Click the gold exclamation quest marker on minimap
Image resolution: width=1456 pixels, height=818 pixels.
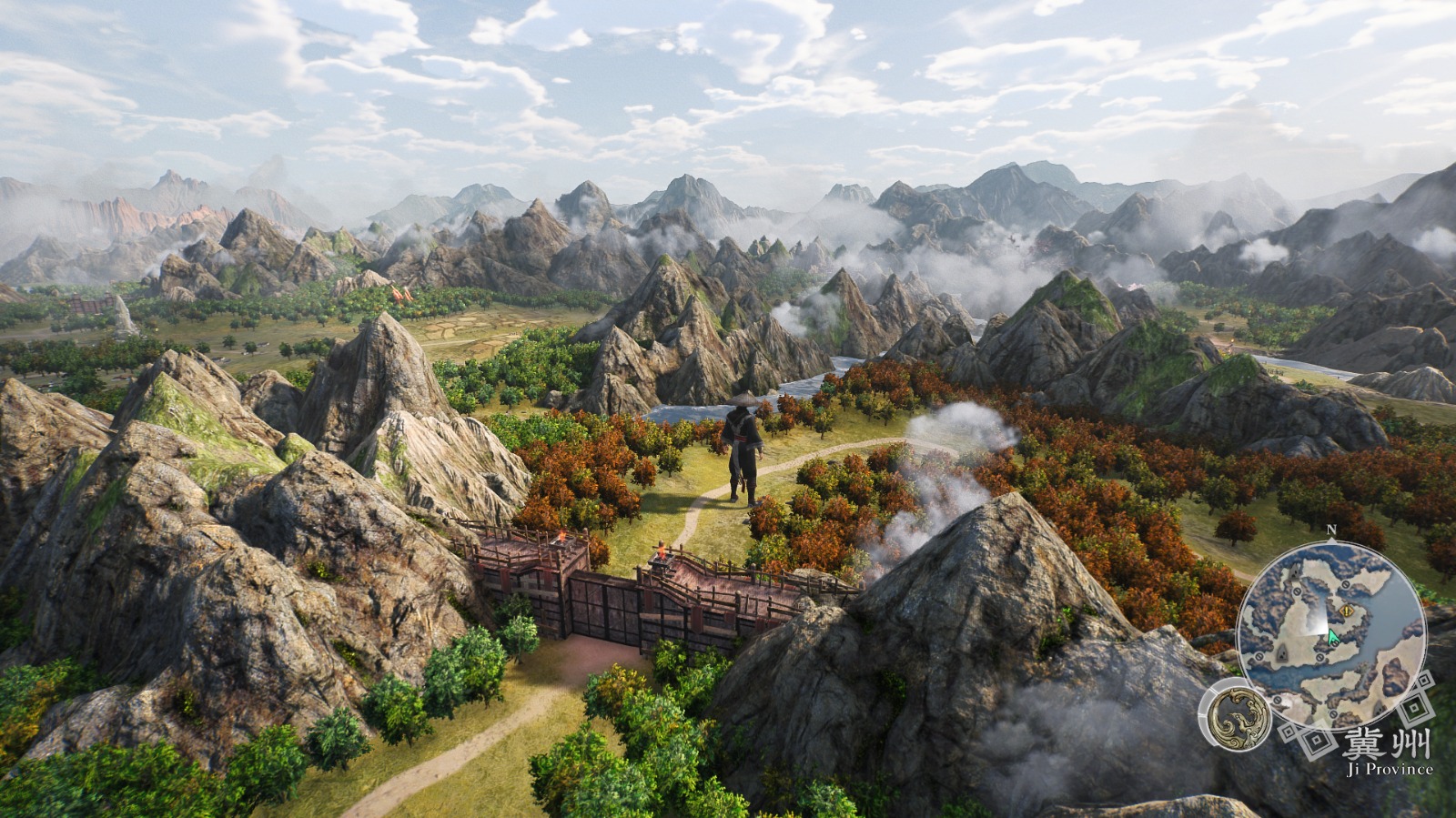click(1348, 610)
